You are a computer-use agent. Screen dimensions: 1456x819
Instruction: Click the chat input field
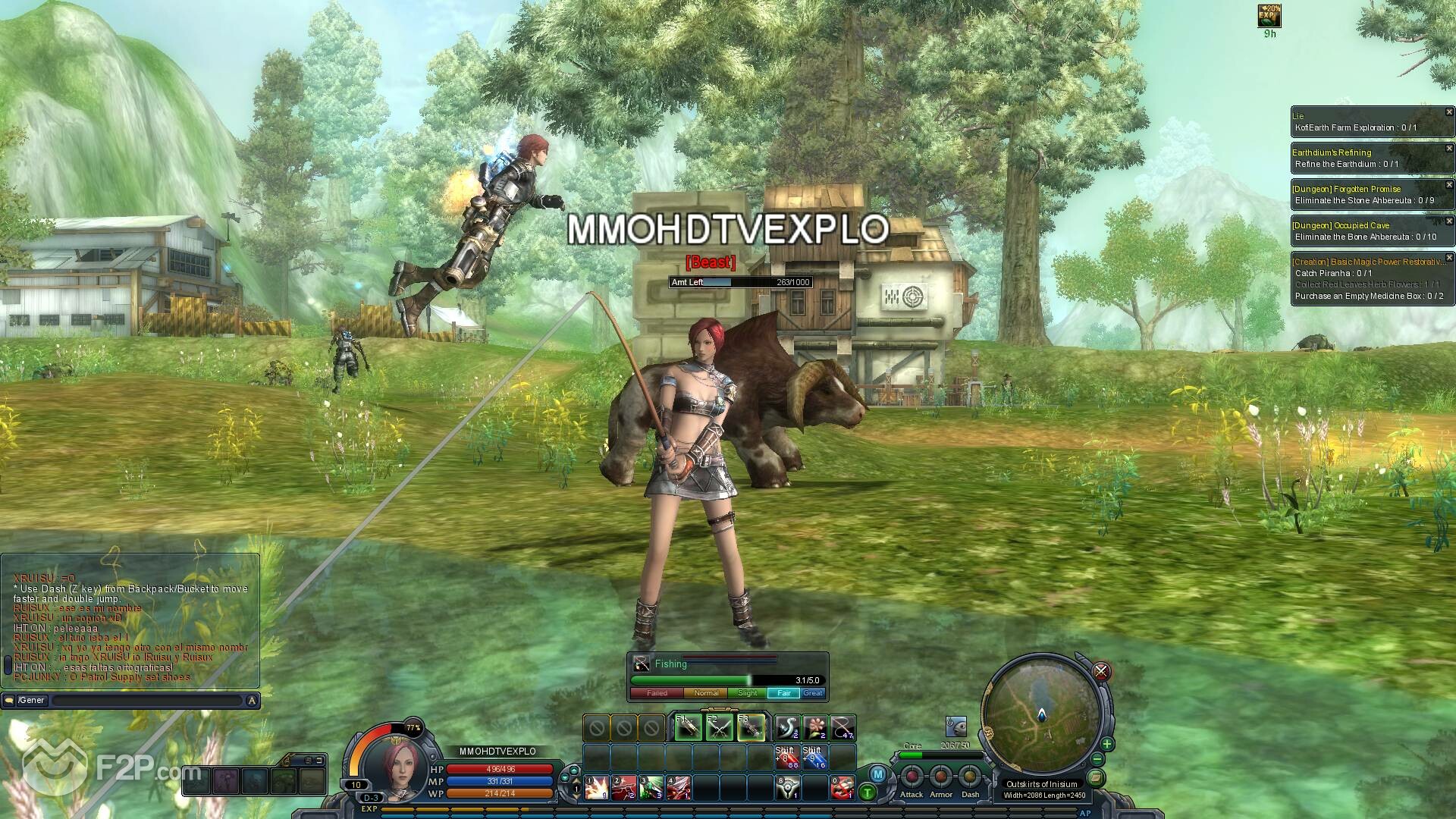click(x=146, y=701)
